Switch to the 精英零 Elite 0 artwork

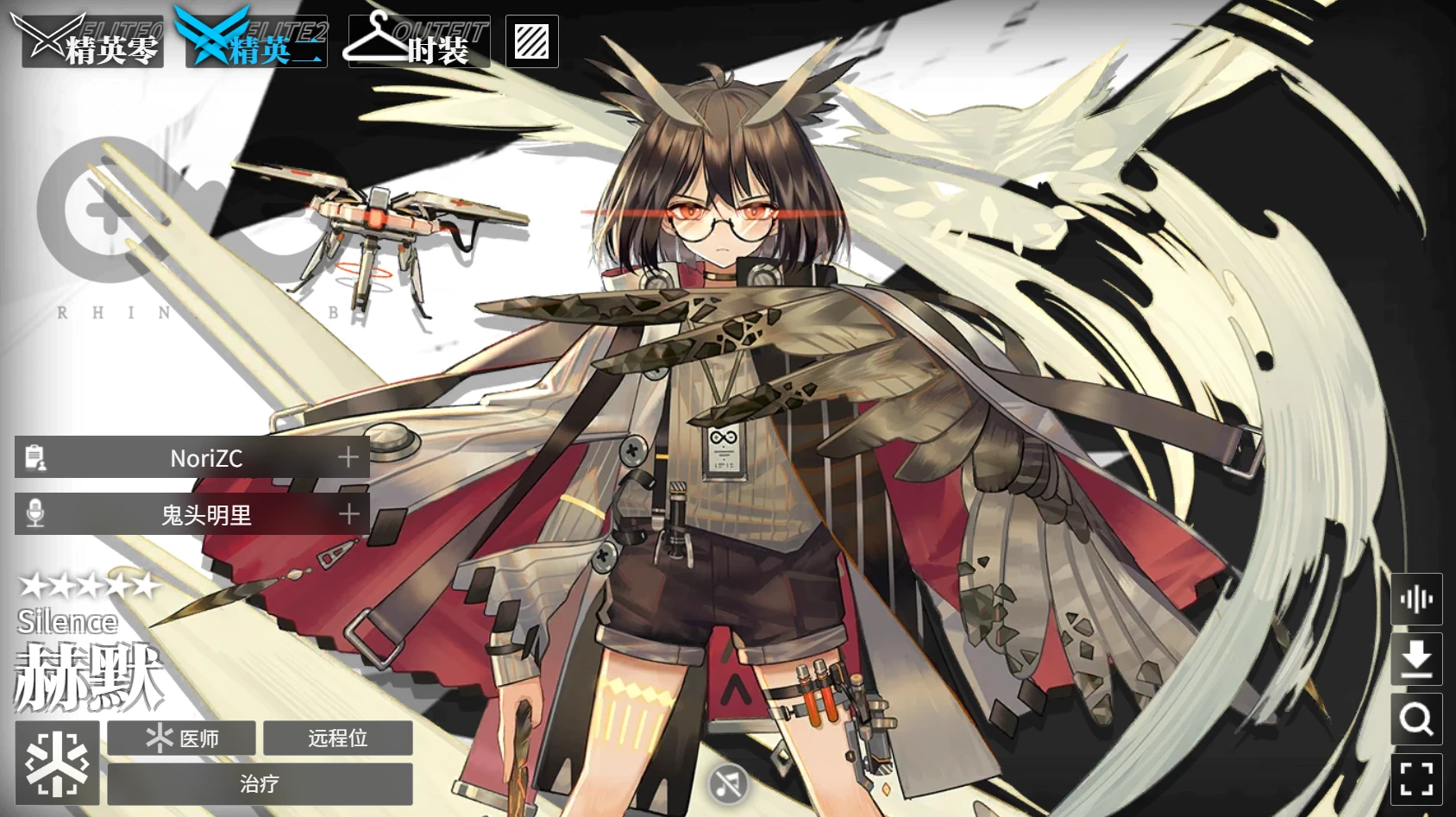click(x=91, y=41)
